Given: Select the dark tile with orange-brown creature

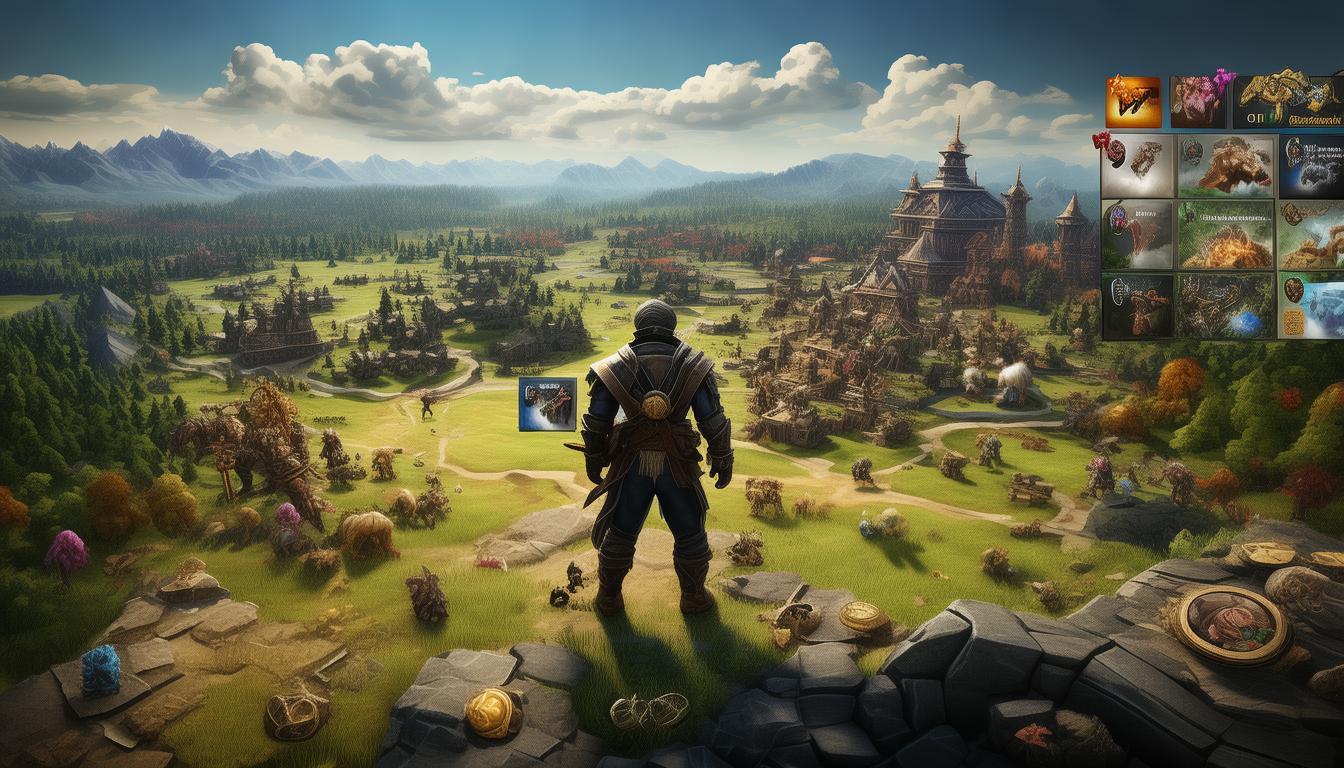Looking at the screenshot, I should 1137,306.
